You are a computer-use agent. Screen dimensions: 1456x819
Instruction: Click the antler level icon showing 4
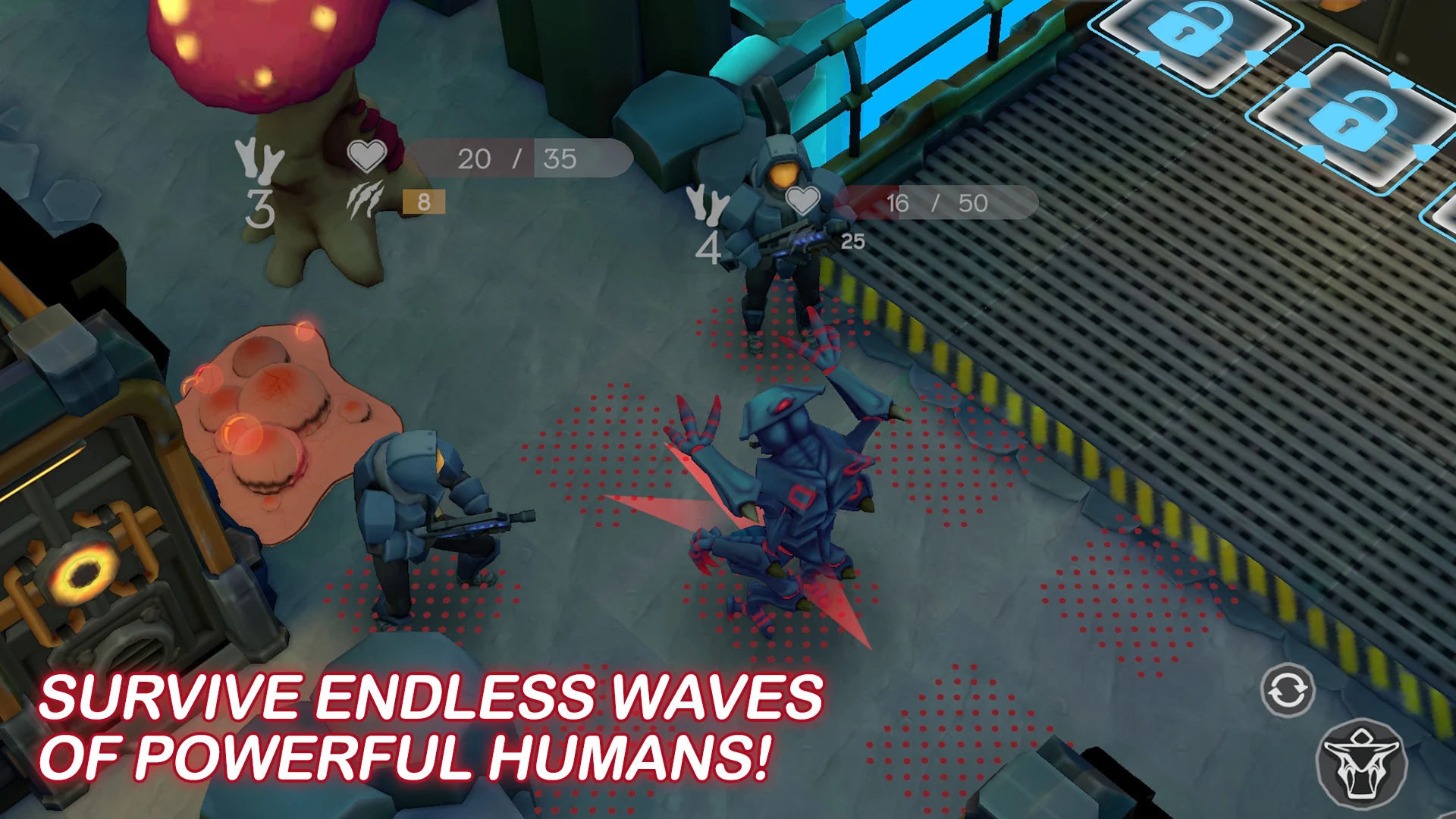coord(710,220)
